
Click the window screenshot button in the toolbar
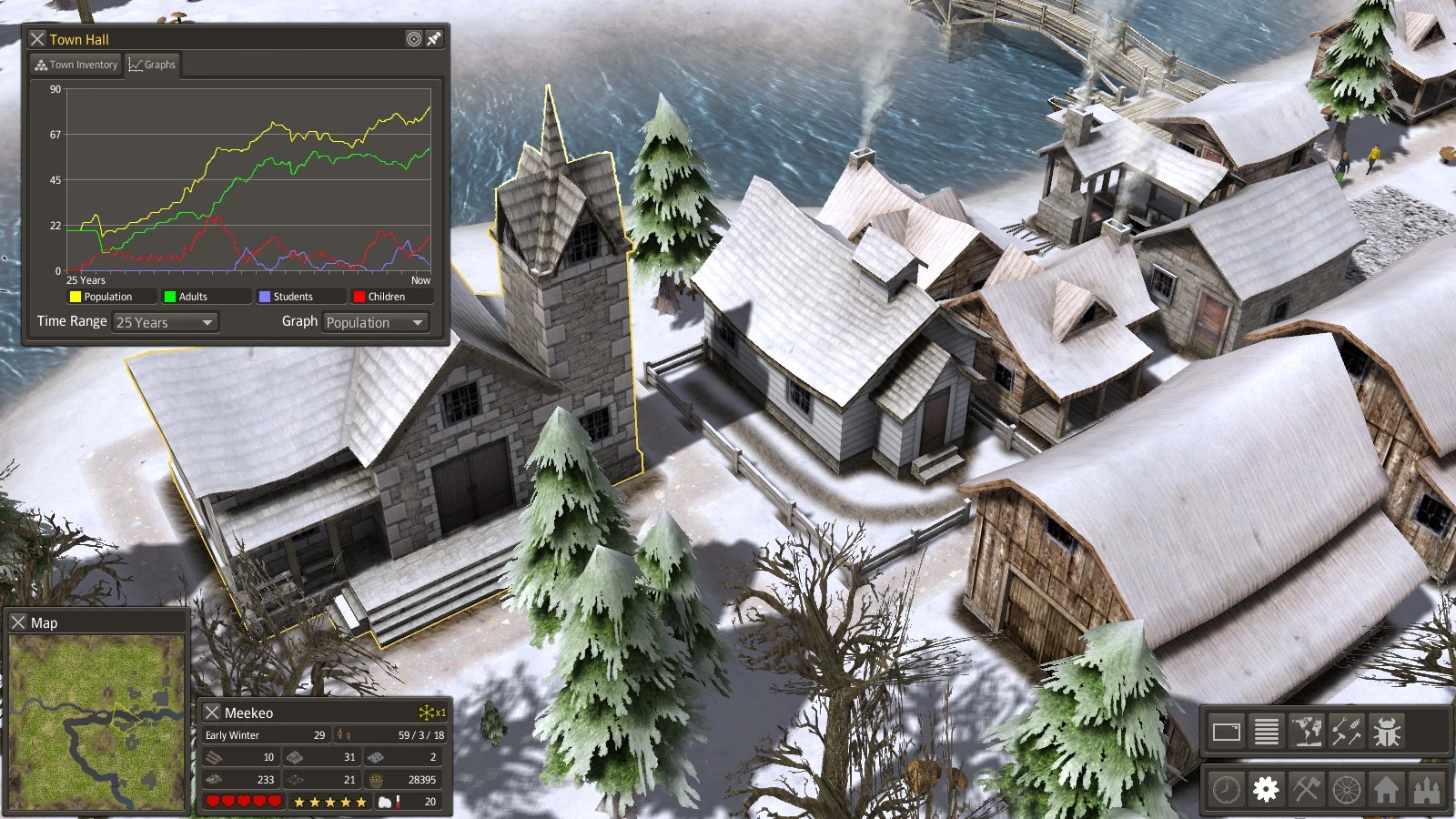[x=1229, y=730]
